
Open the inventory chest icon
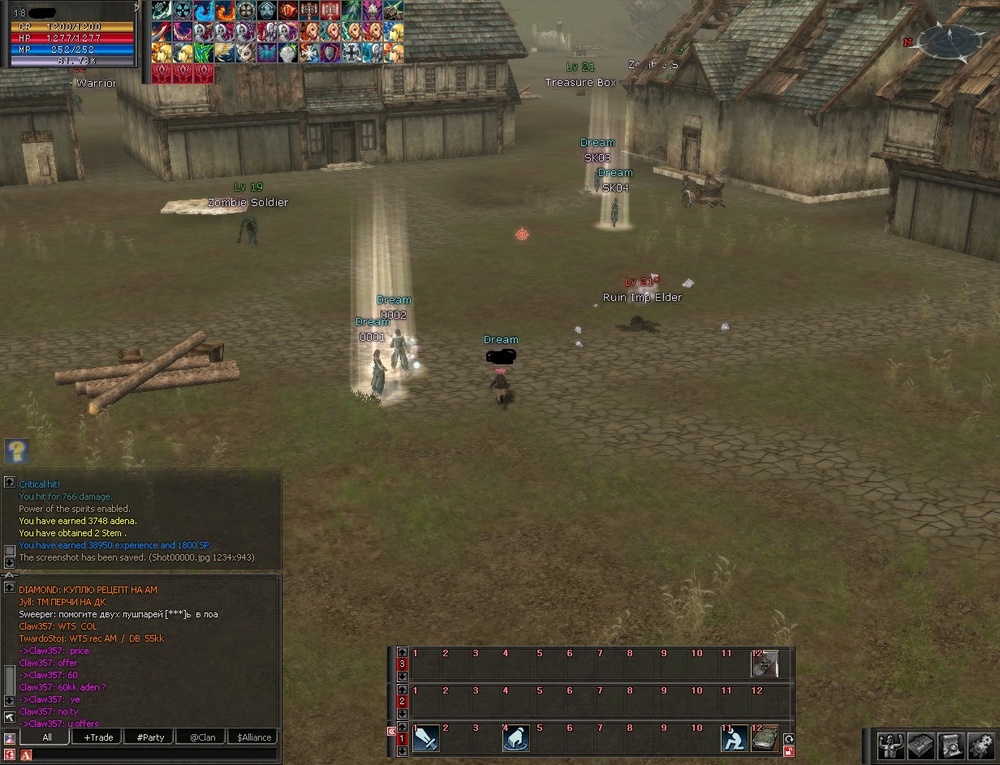tap(921, 745)
